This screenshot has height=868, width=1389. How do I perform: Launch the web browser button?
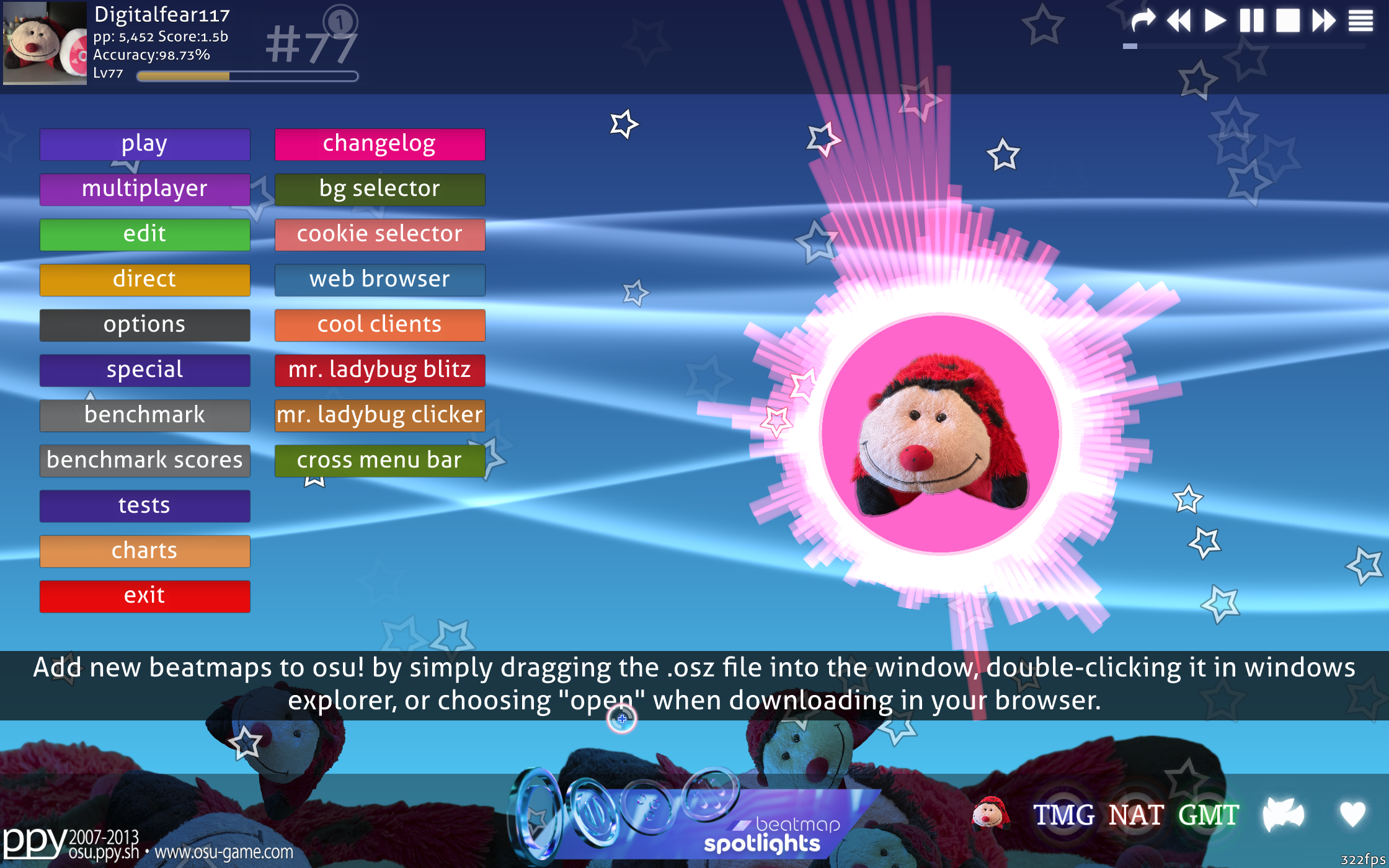coord(379,280)
